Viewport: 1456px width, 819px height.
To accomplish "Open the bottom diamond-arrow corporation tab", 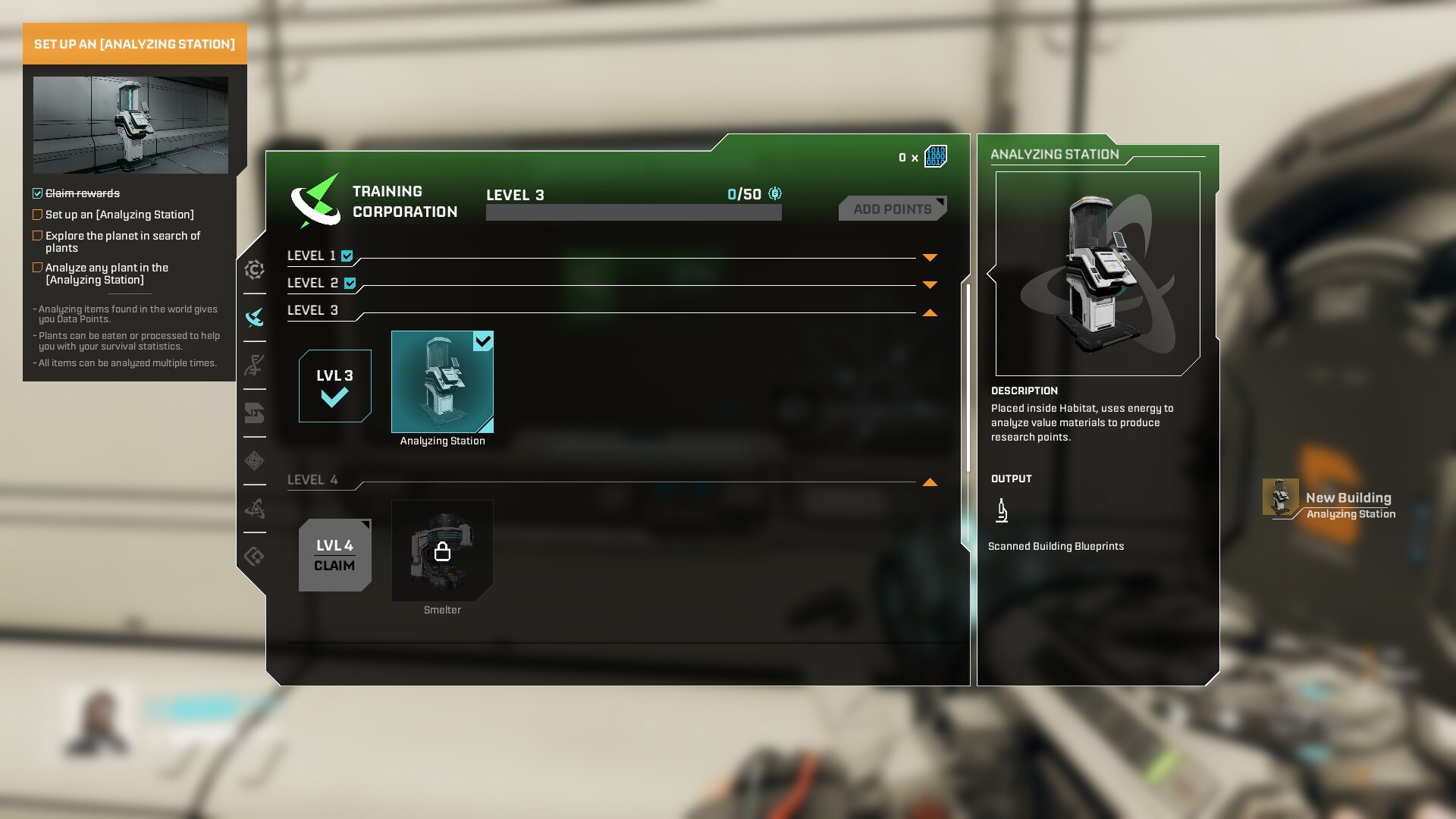I will pyautogui.click(x=255, y=557).
